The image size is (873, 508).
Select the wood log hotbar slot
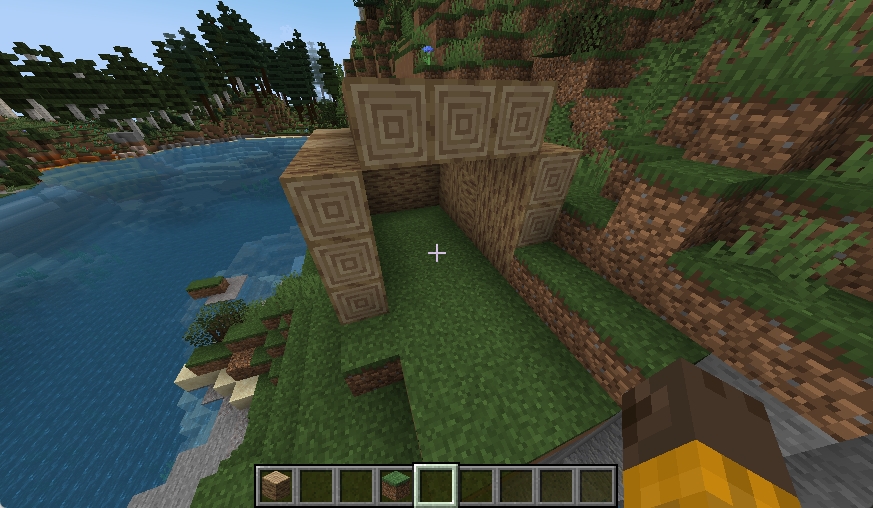click(276, 486)
